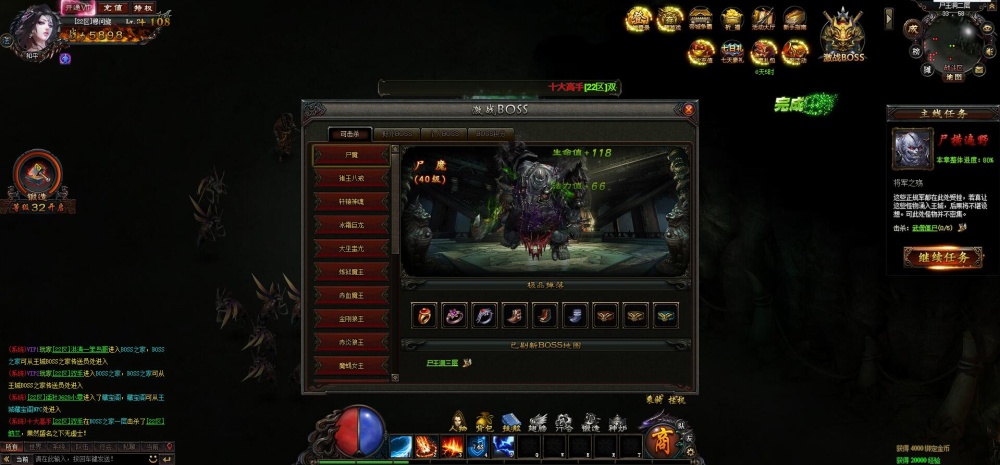
Task: Select 冰霜巨龙 in the boss list
Action: coord(351,225)
